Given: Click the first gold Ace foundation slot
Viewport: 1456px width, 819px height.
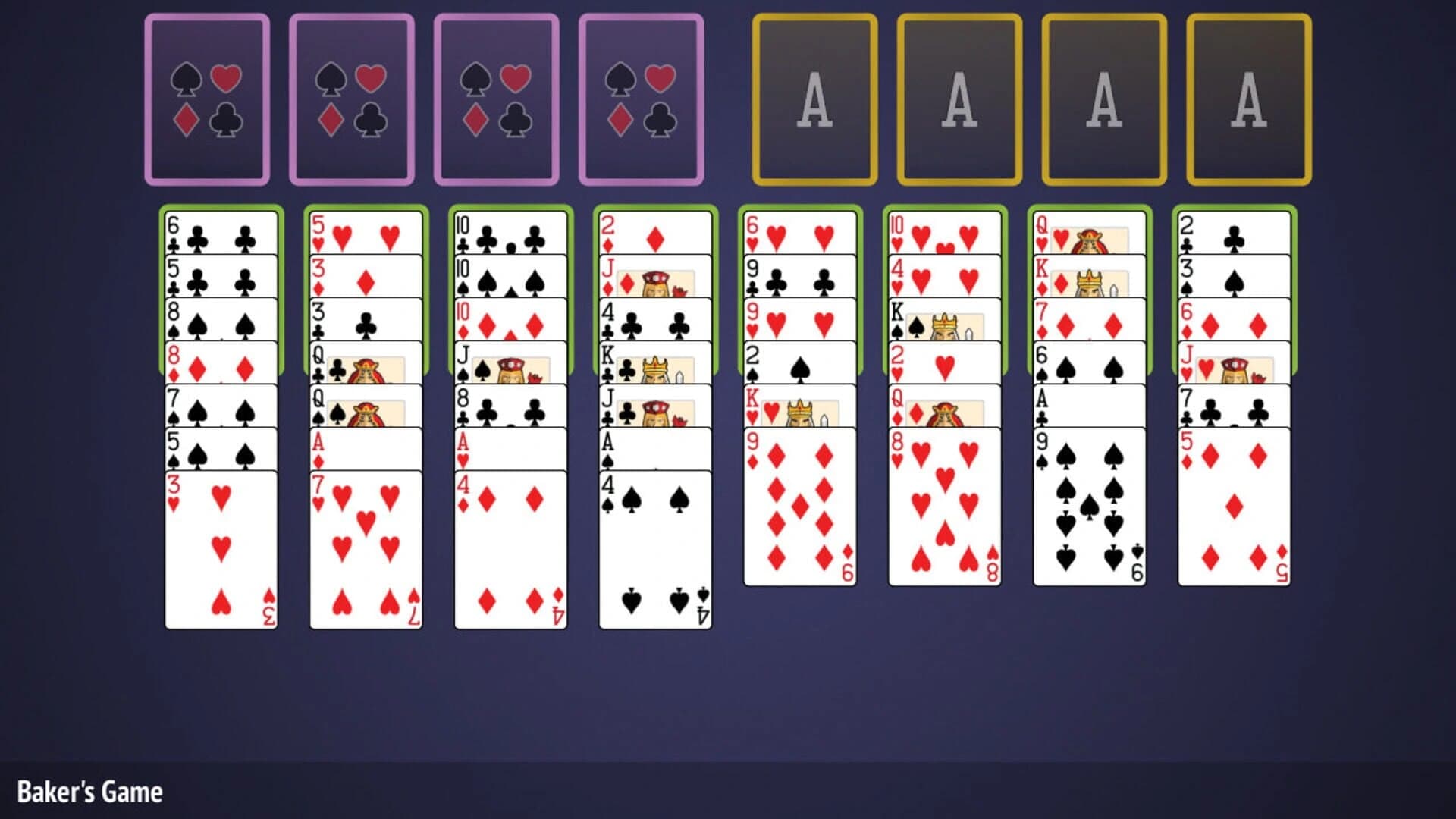Looking at the screenshot, I should click(x=813, y=97).
